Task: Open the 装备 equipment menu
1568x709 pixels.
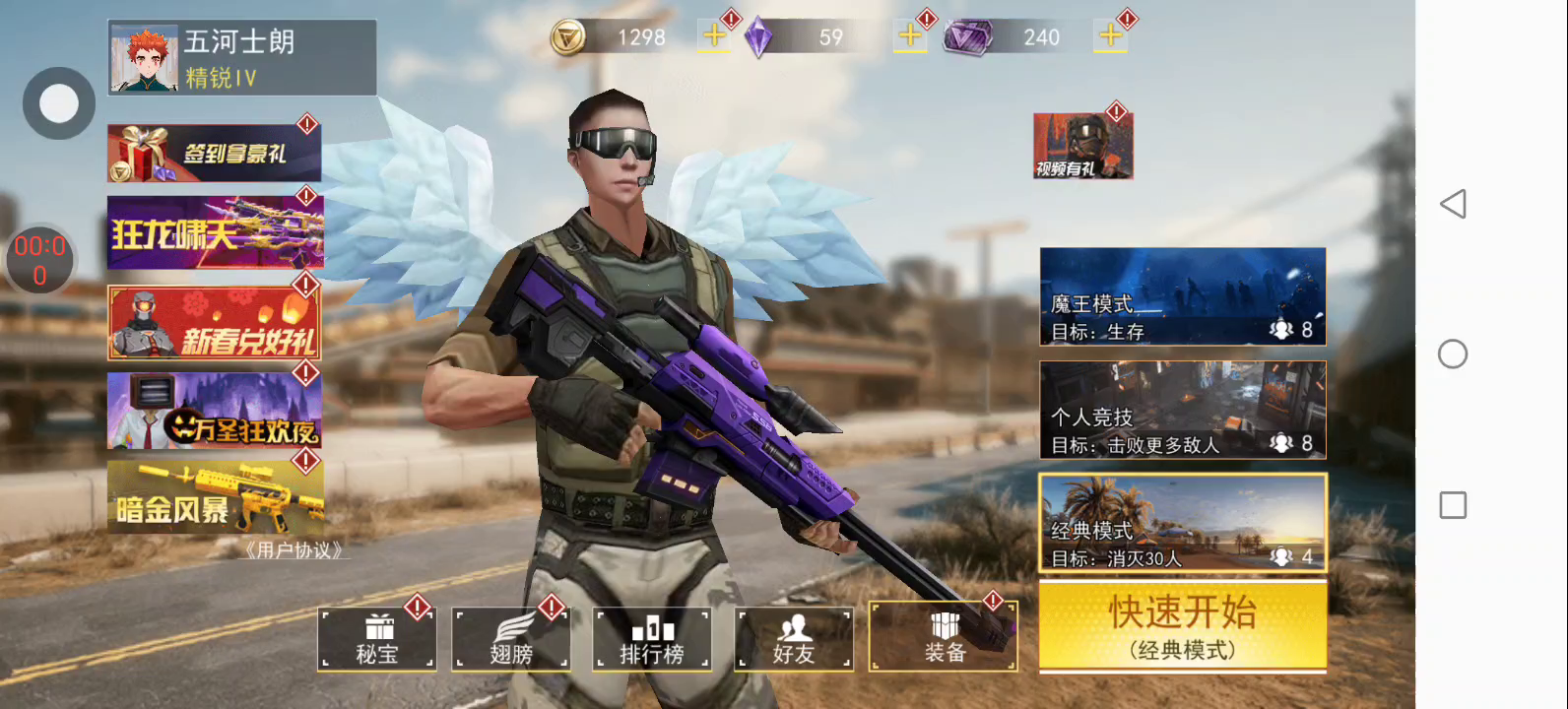Action: 943,637
